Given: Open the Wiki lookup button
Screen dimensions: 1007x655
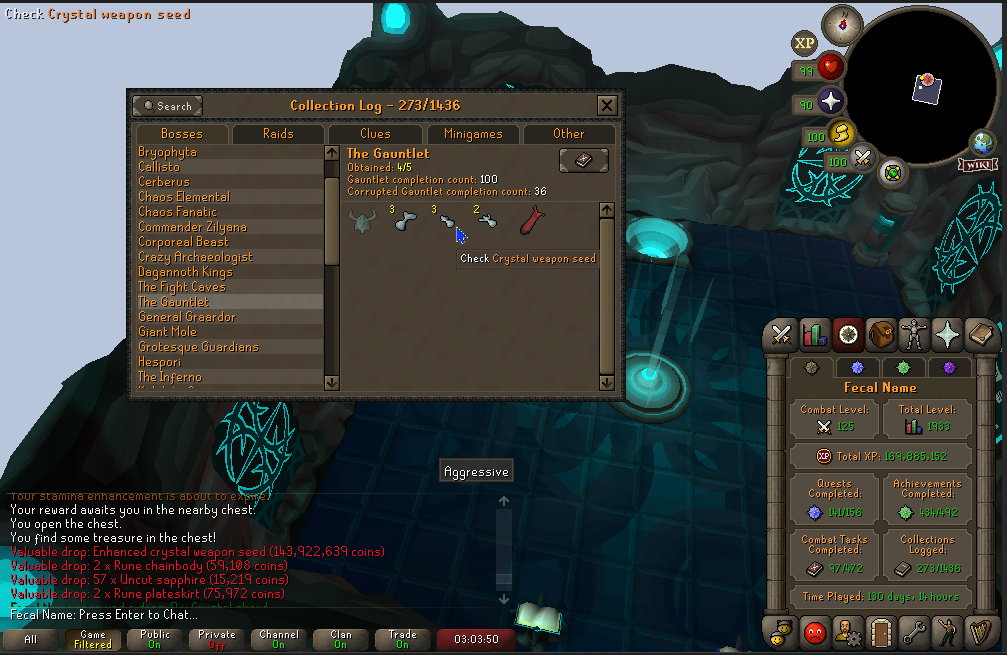Looking at the screenshot, I should click(977, 150).
